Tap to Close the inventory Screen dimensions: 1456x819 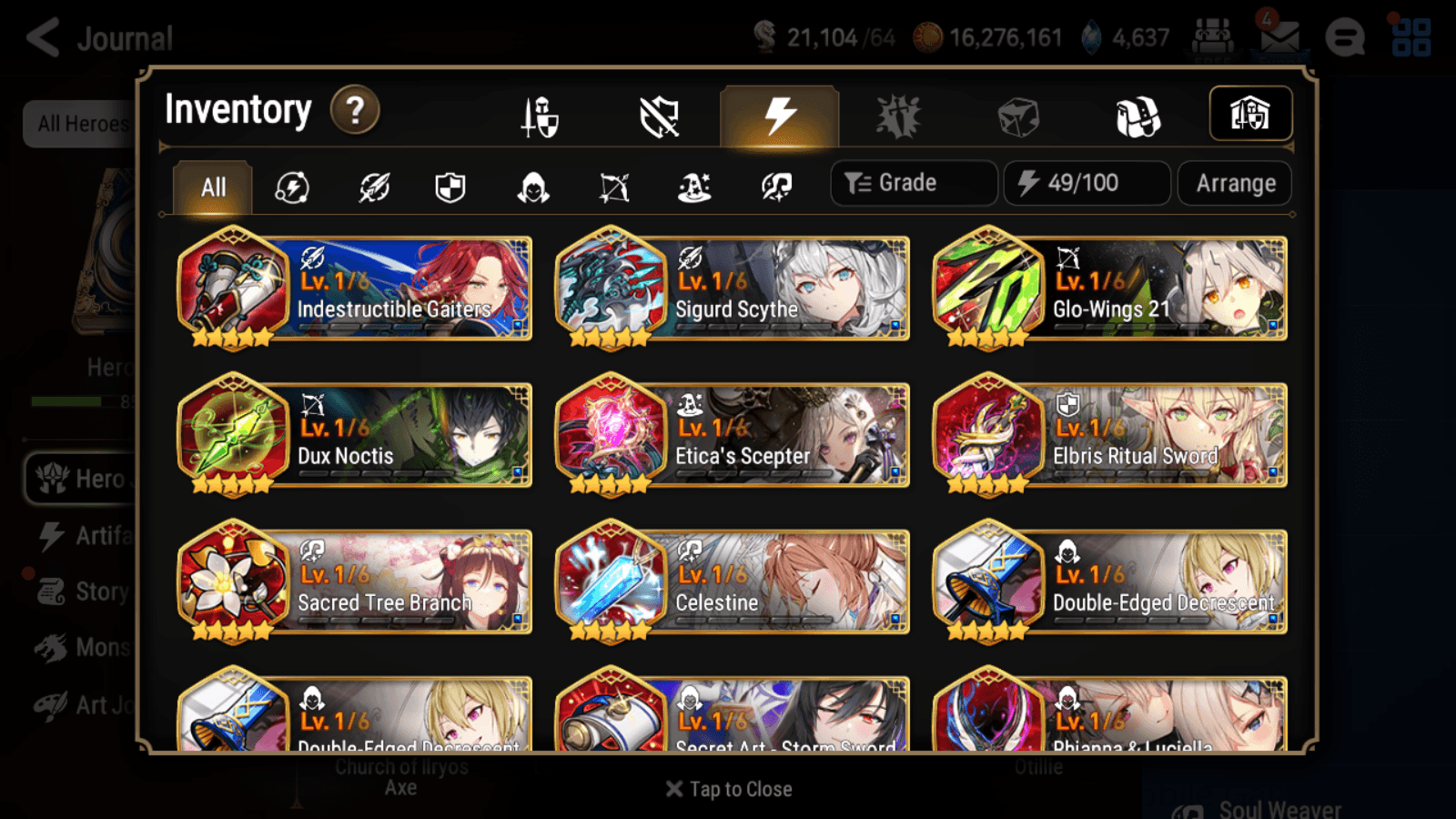coord(728,788)
